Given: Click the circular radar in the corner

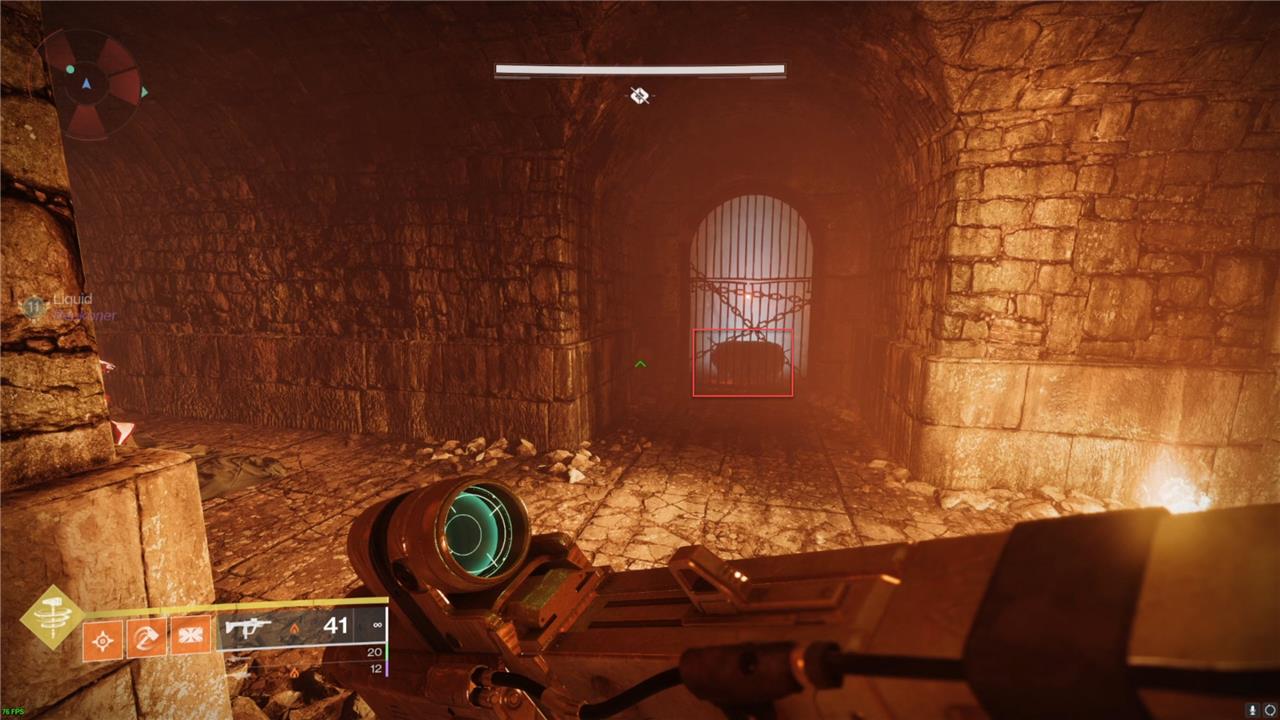Looking at the screenshot, I should [90, 85].
